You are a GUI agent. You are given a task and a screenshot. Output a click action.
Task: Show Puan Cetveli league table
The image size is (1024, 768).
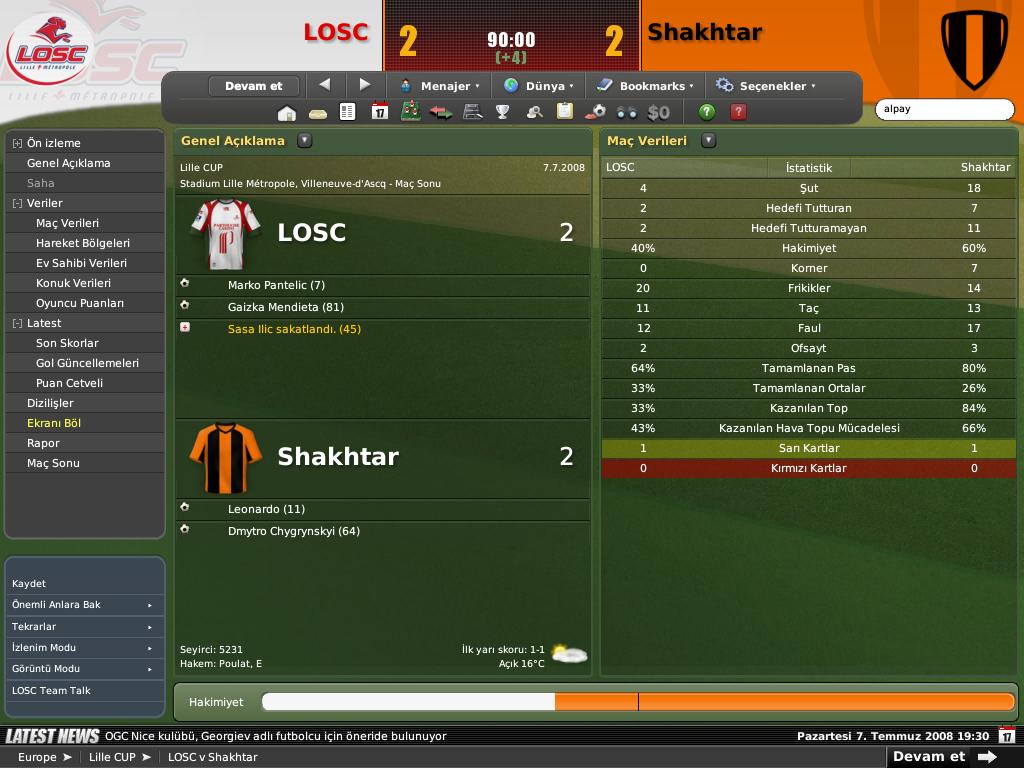tap(69, 383)
